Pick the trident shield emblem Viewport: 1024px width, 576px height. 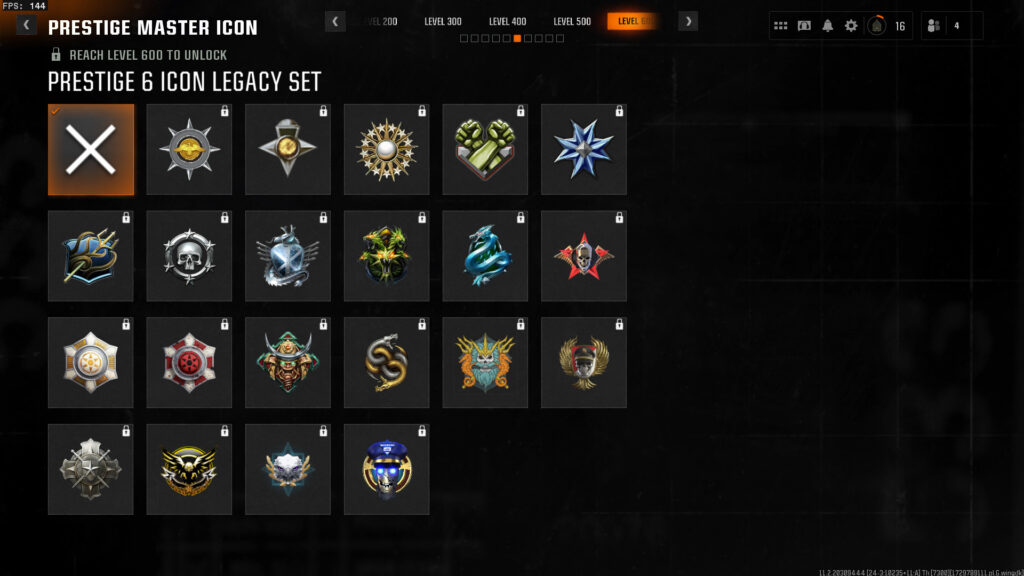point(91,256)
